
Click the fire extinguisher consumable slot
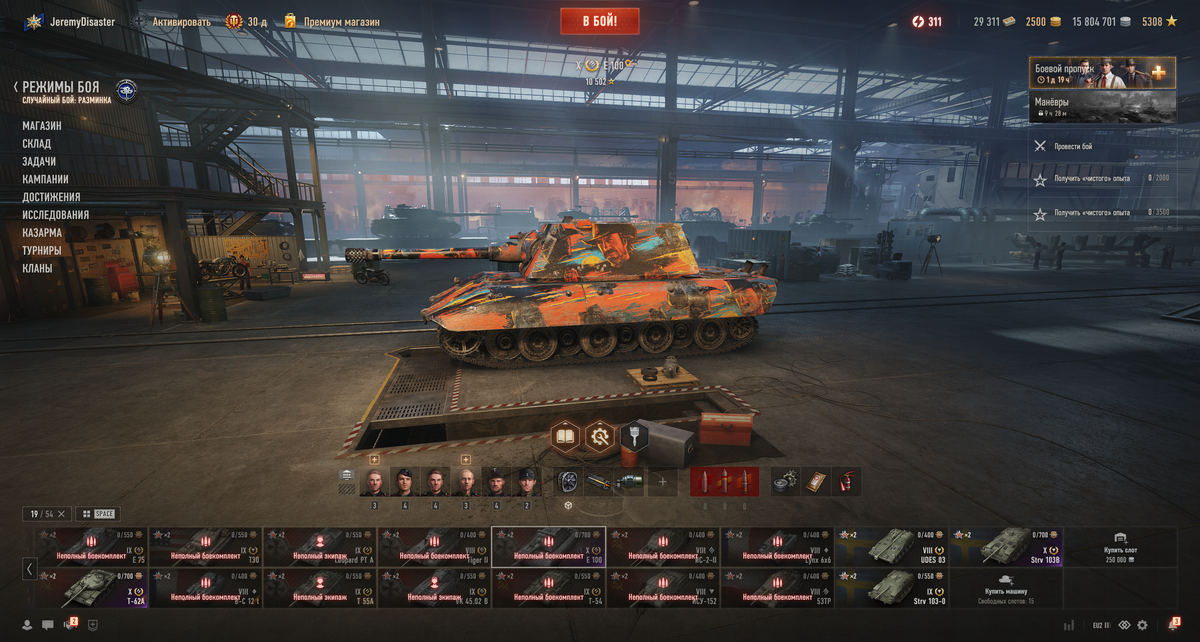tap(844, 481)
